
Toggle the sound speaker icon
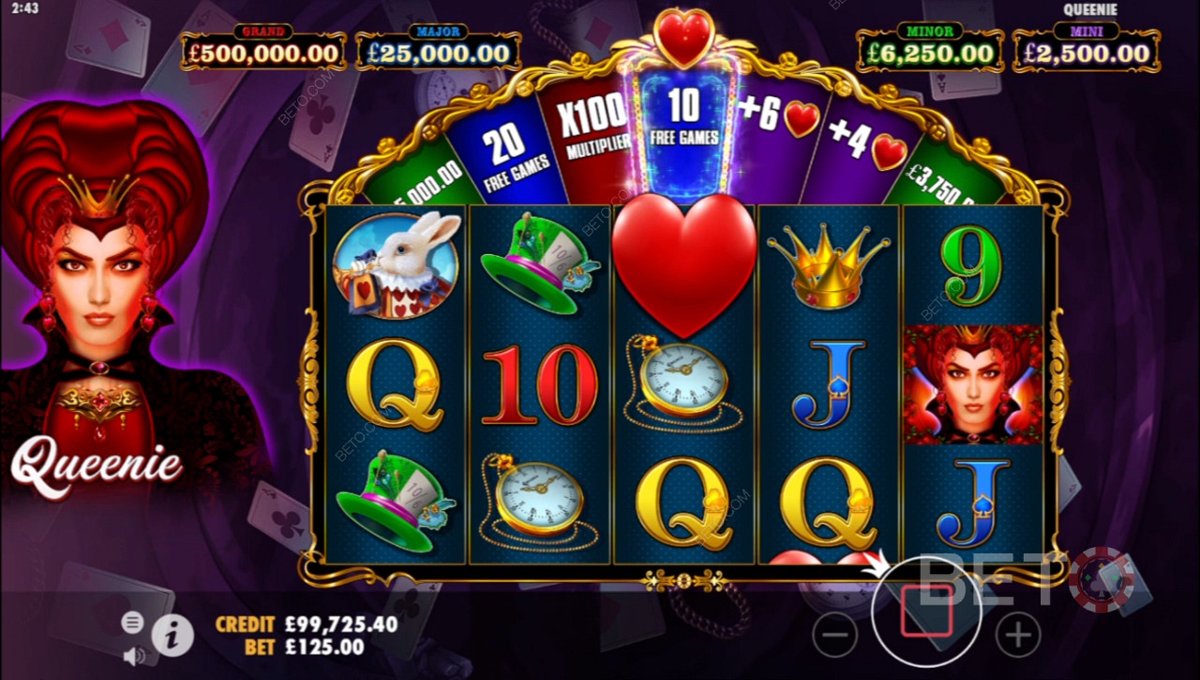[131, 655]
